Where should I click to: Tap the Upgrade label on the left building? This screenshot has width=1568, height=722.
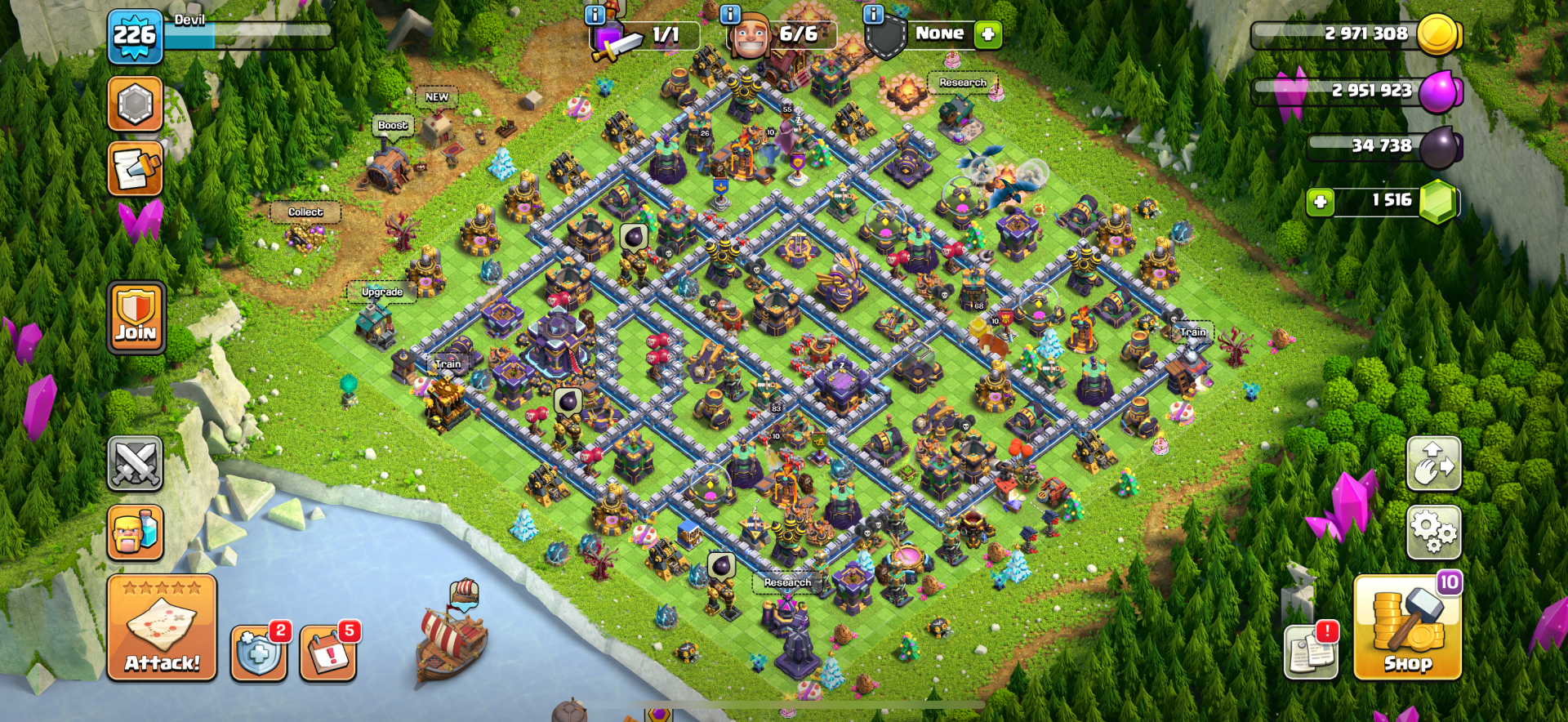381,292
